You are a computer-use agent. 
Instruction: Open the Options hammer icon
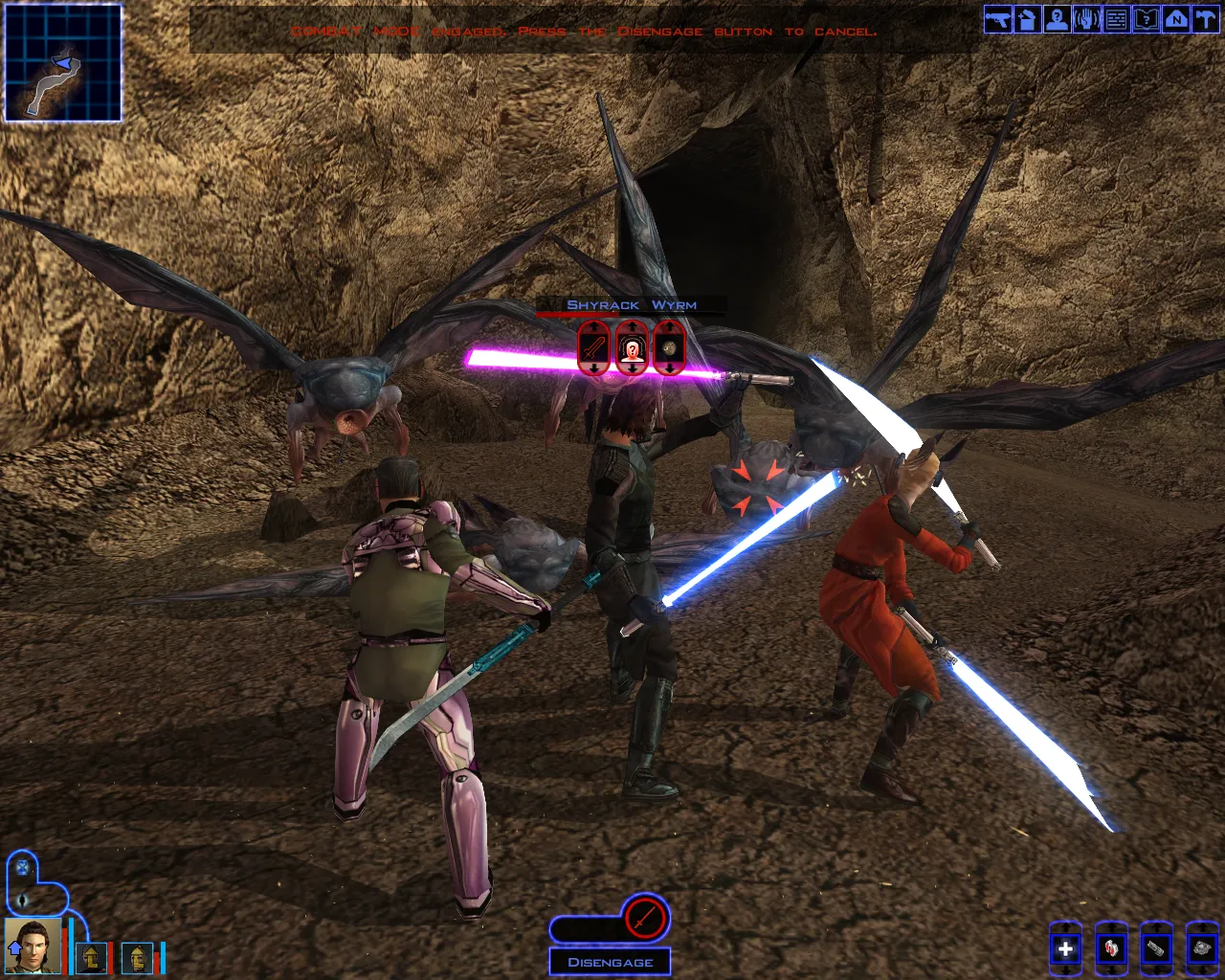point(1206,20)
